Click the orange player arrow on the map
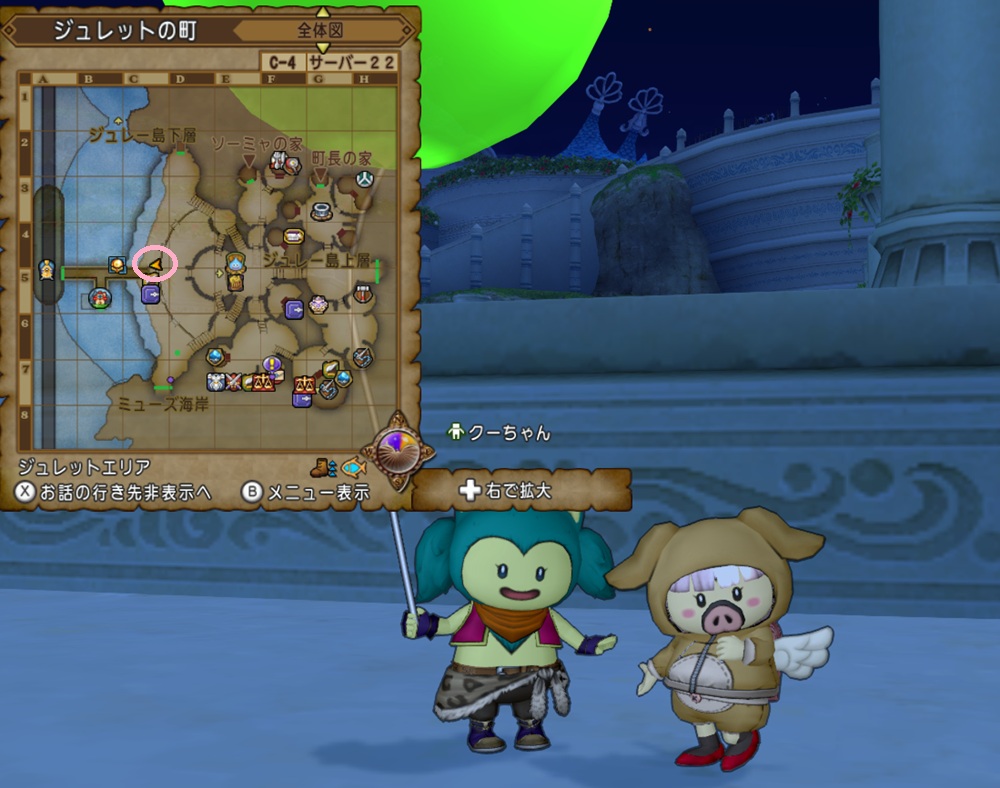1000x788 pixels. (x=154, y=264)
